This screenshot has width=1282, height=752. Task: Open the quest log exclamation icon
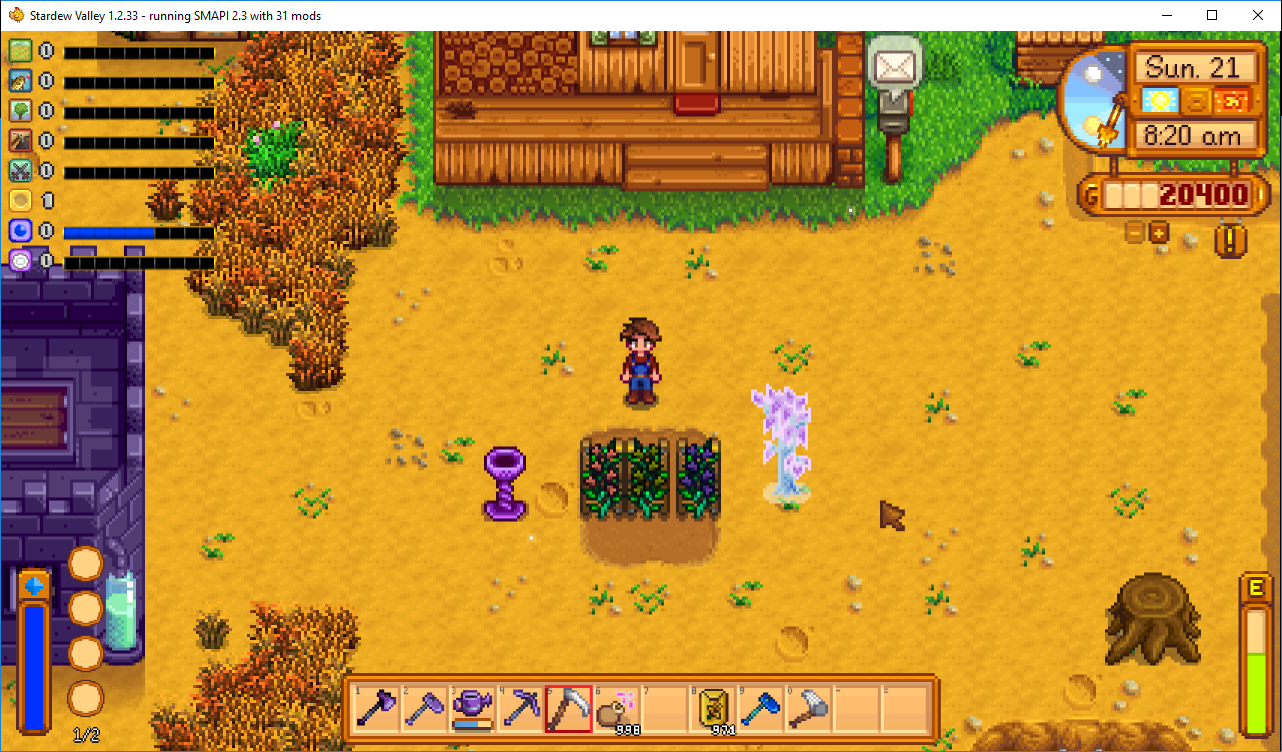point(1229,241)
